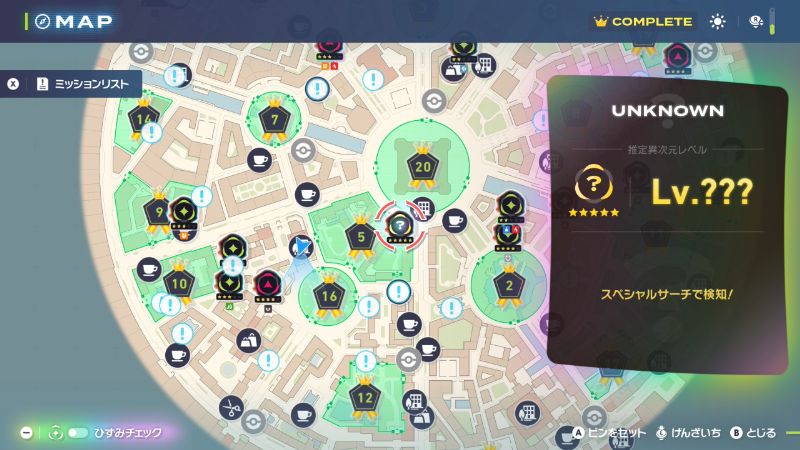Click the blue player location arrow

[x=303, y=249]
